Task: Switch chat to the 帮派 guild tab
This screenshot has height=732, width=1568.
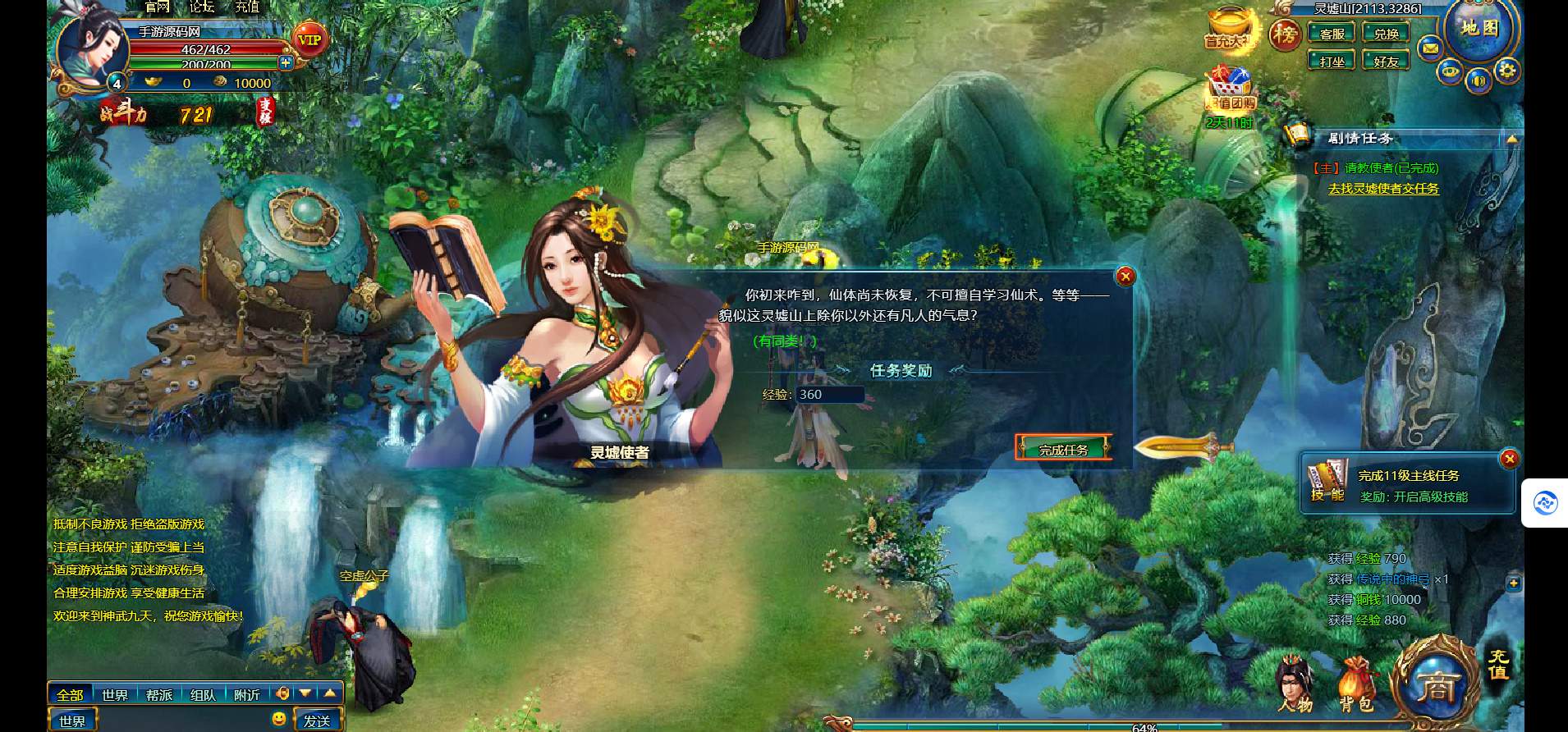Action: 159,695
